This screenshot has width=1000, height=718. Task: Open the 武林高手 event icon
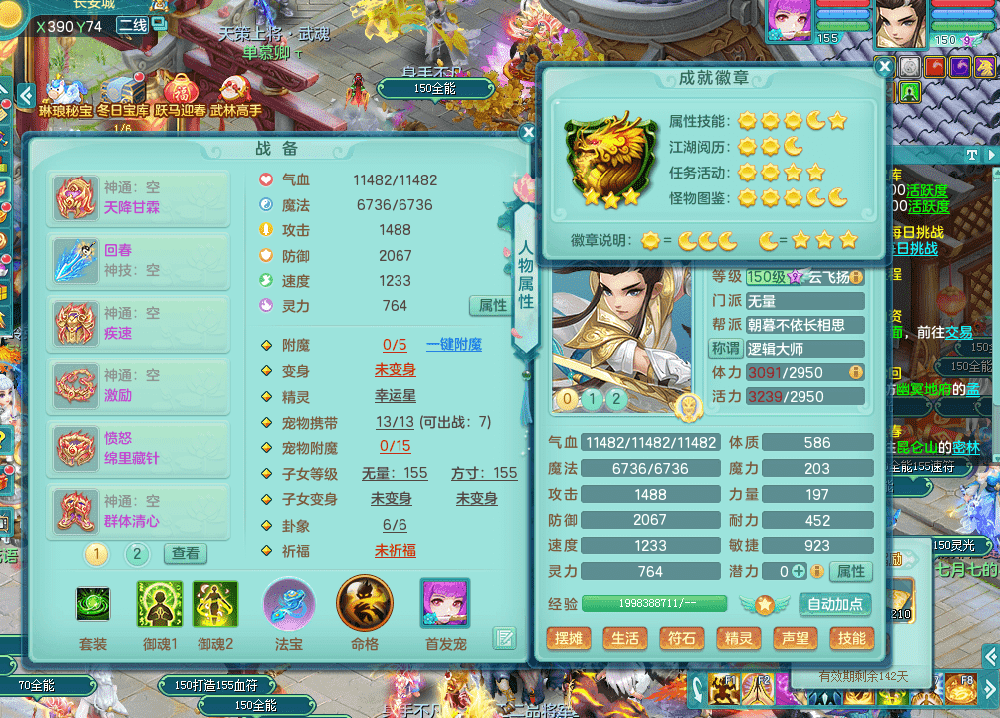coord(235,95)
